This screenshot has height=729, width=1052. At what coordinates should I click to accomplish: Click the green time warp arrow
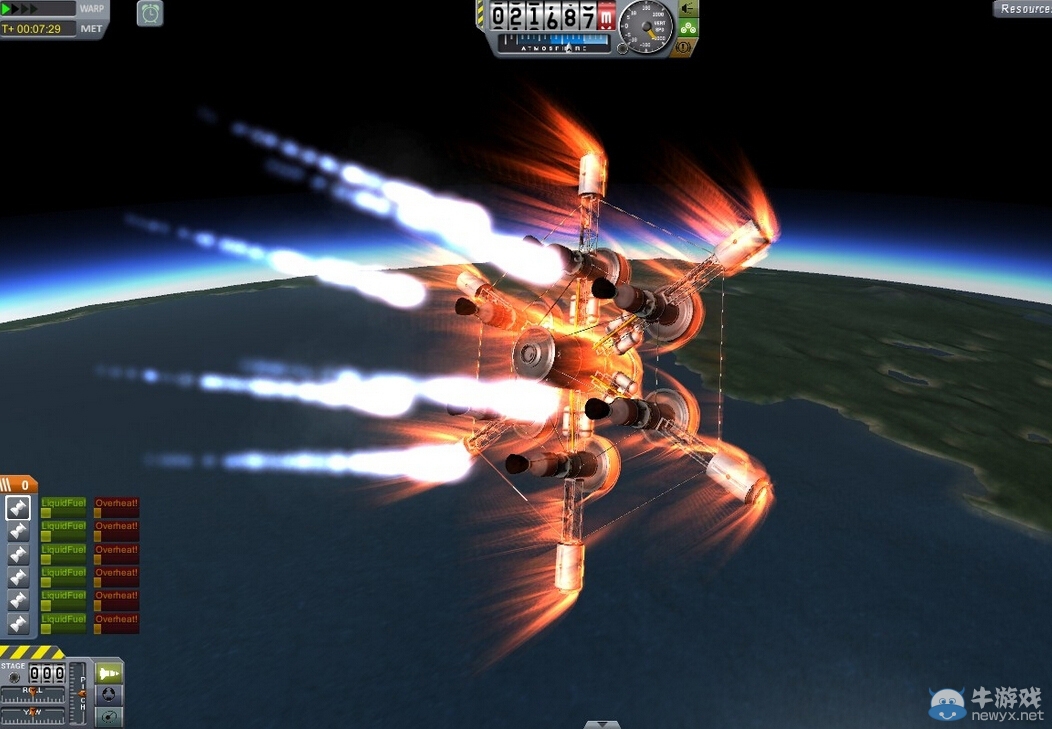click(9, 9)
